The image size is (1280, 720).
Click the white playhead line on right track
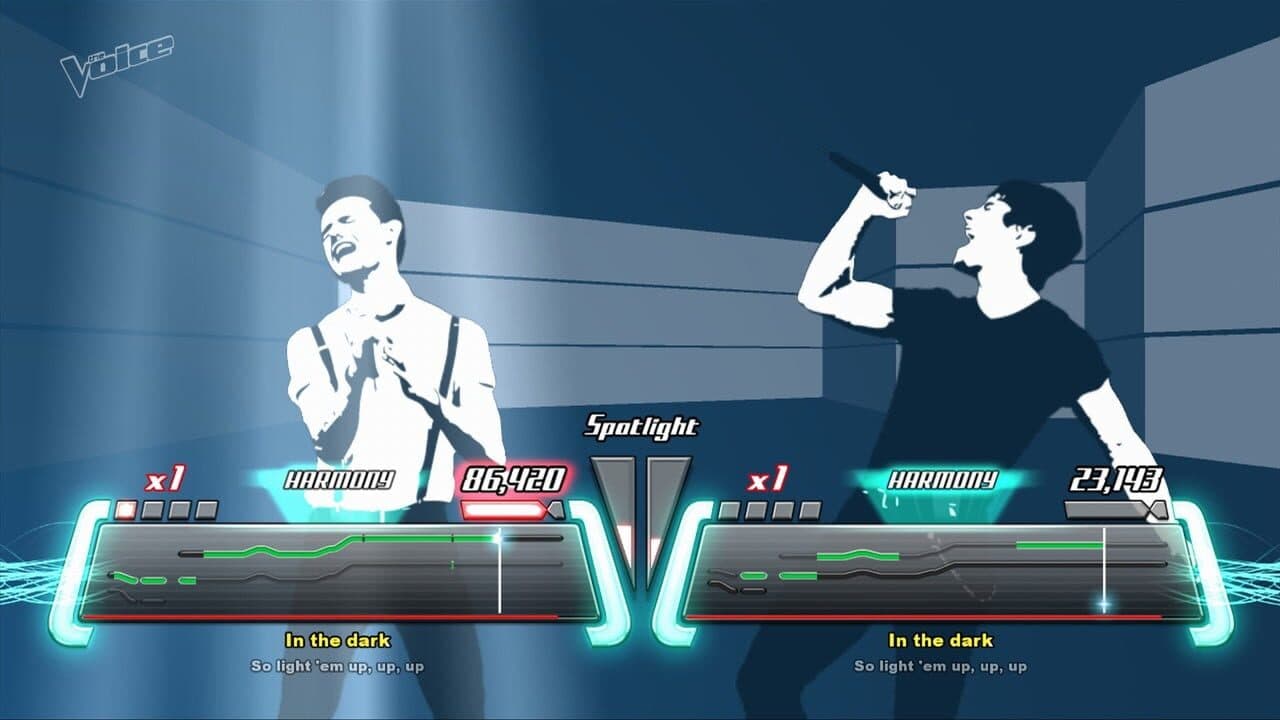pos(1104,570)
